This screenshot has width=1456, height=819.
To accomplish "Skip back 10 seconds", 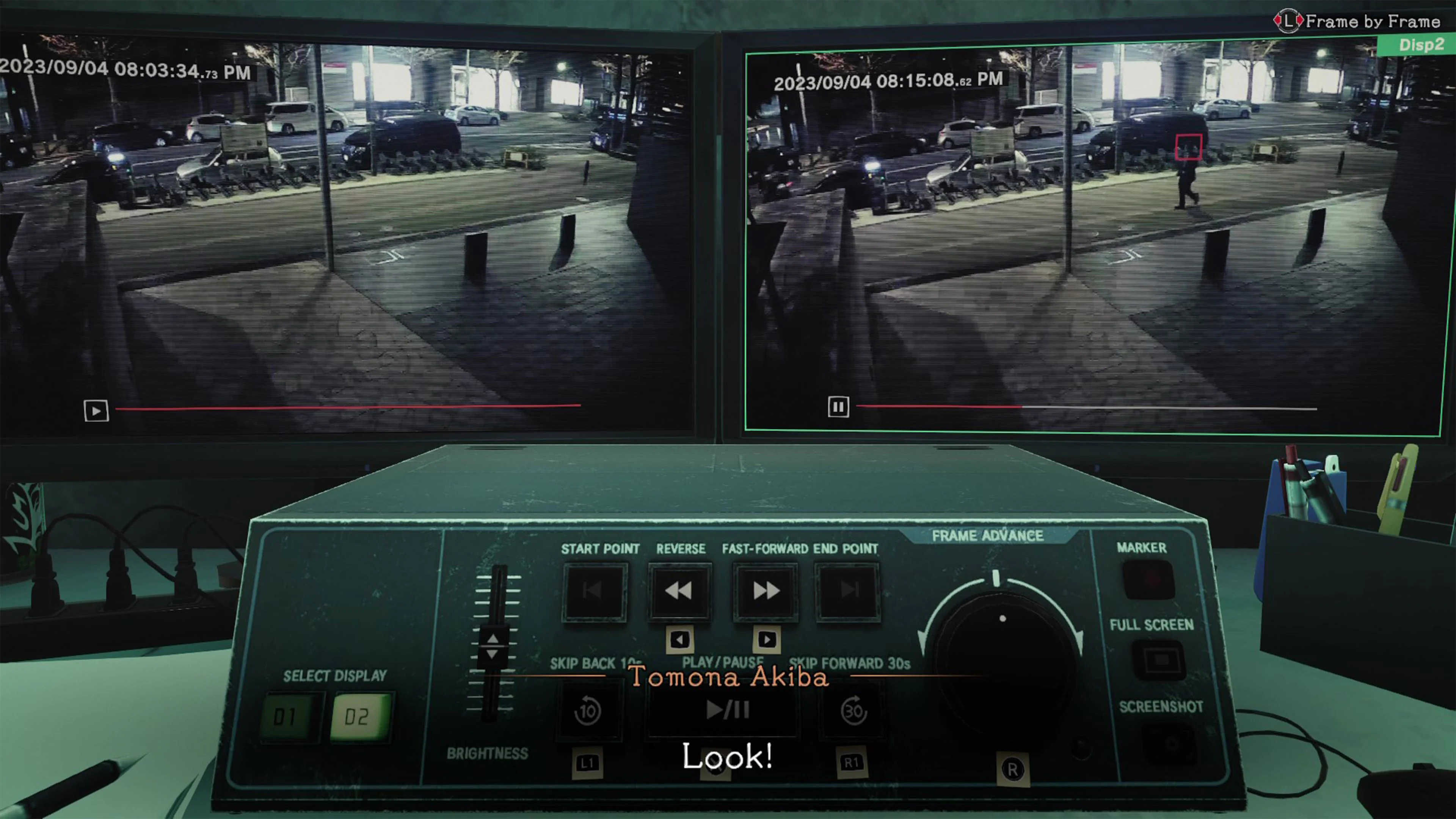I will tap(588, 711).
